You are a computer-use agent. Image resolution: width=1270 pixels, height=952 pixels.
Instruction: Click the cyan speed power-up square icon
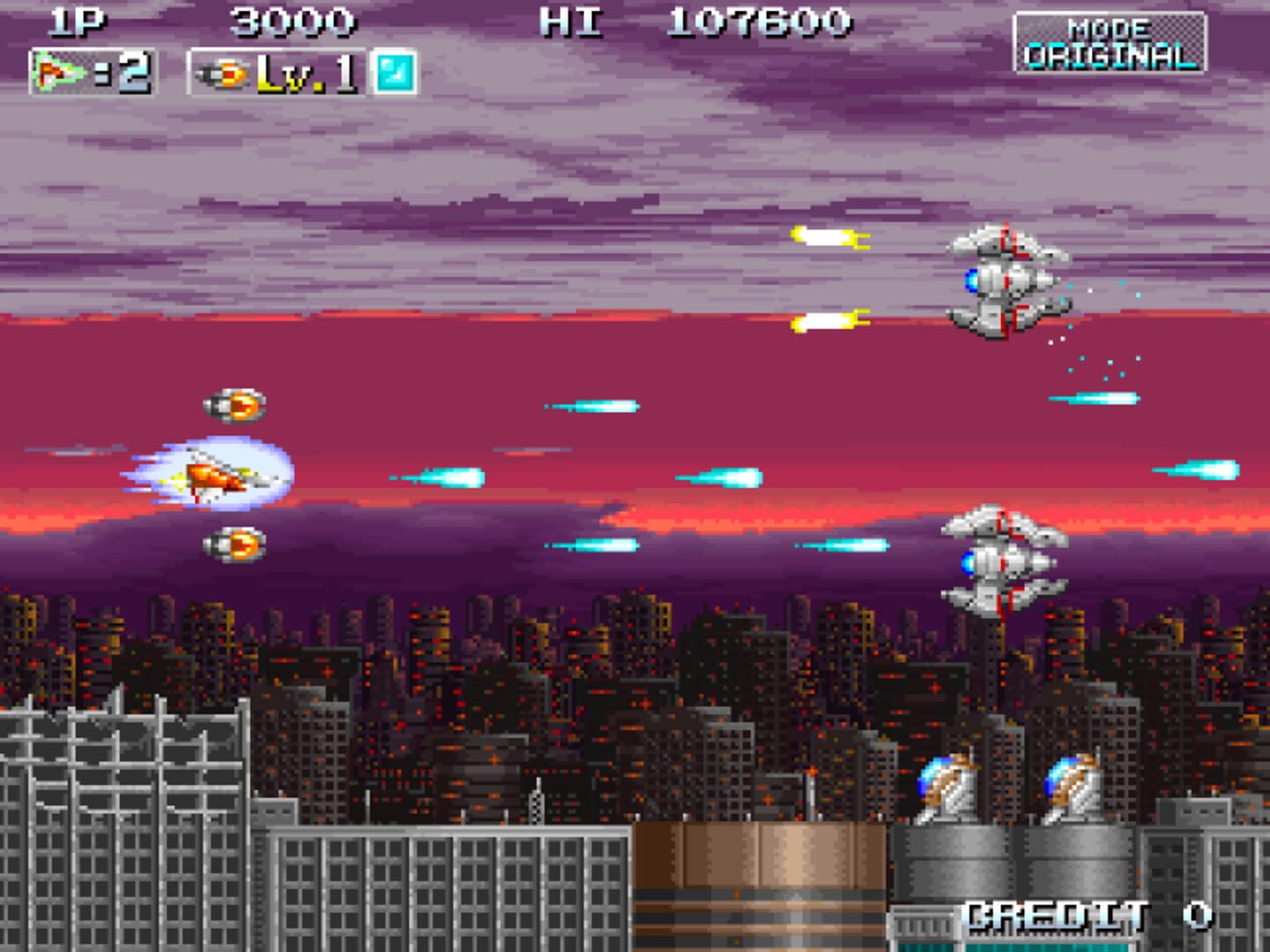[x=395, y=74]
